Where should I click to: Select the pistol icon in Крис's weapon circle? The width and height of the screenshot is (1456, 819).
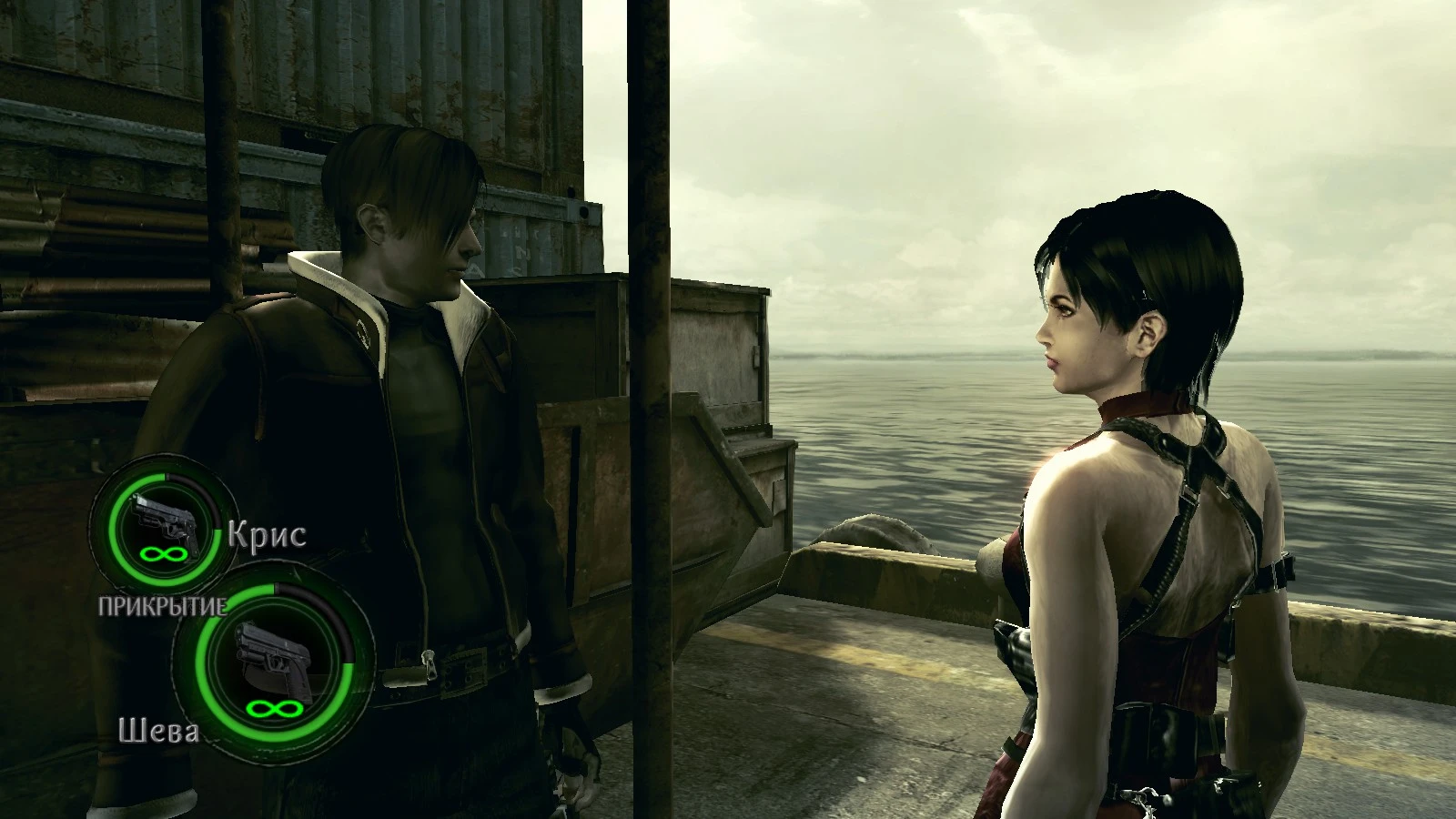pyautogui.click(x=162, y=519)
